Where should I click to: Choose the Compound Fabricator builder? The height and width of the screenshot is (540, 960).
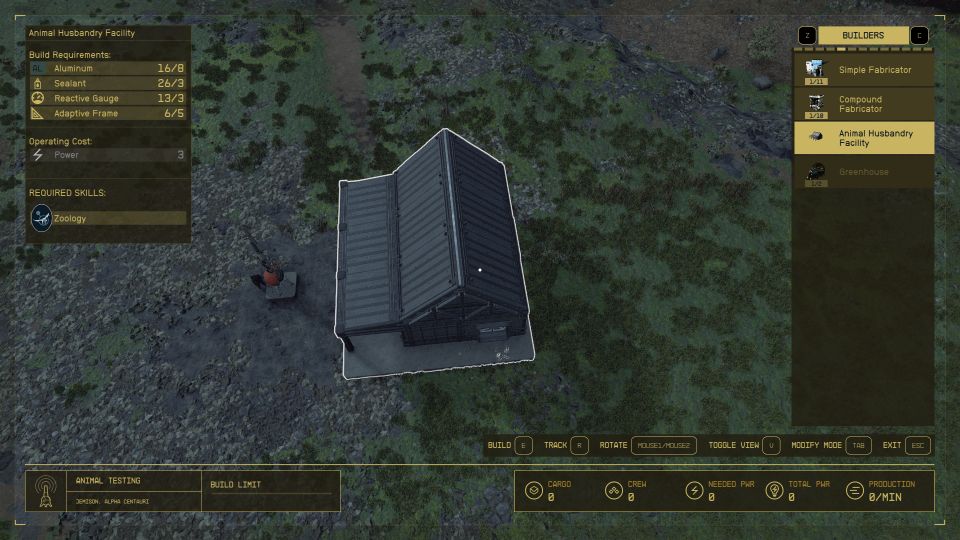864,104
